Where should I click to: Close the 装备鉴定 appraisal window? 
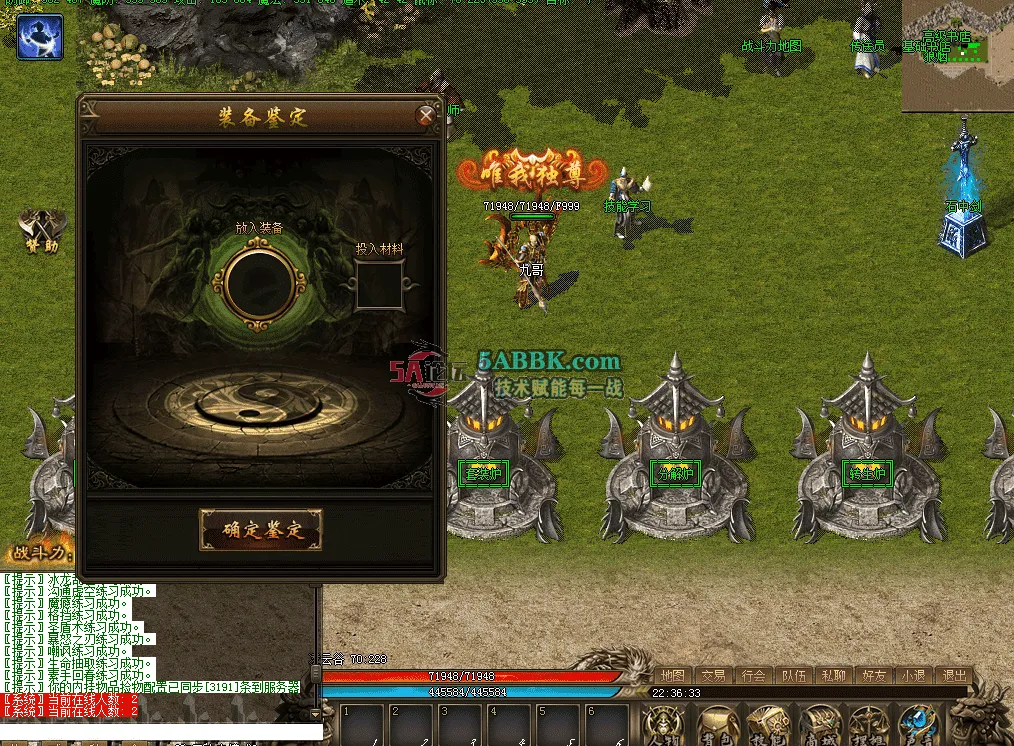click(x=426, y=116)
